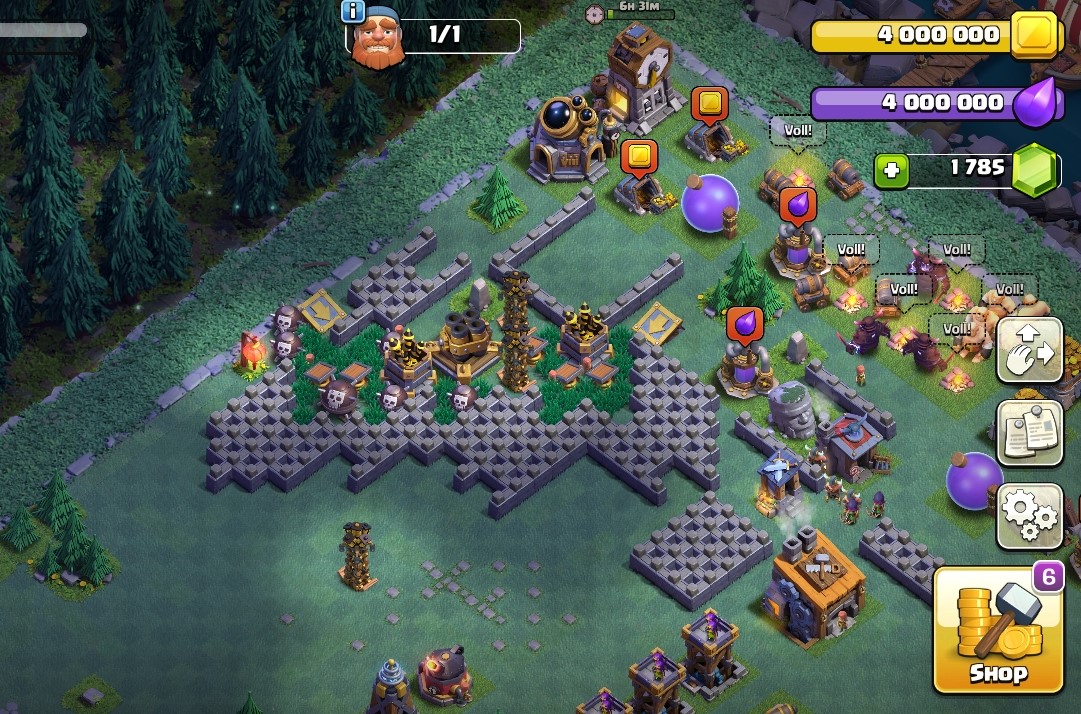Tap the hand-and-arrows layout button
This screenshot has height=714, width=1081.
(x=1029, y=350)
